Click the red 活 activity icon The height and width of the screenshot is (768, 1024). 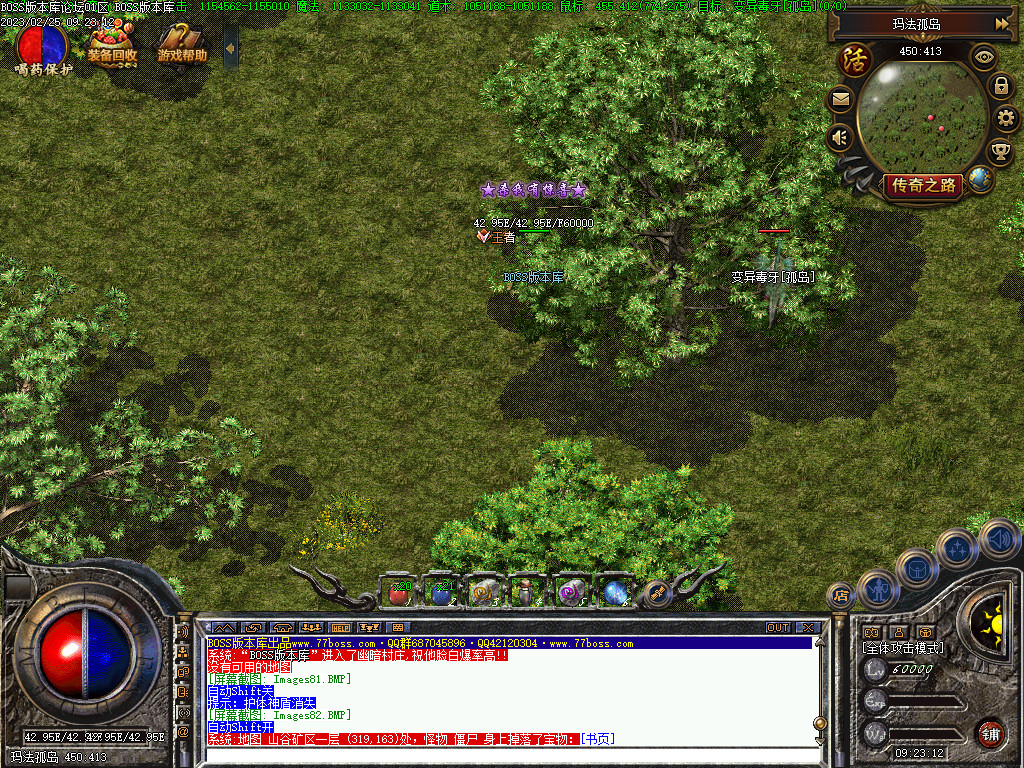click(855, 58)
